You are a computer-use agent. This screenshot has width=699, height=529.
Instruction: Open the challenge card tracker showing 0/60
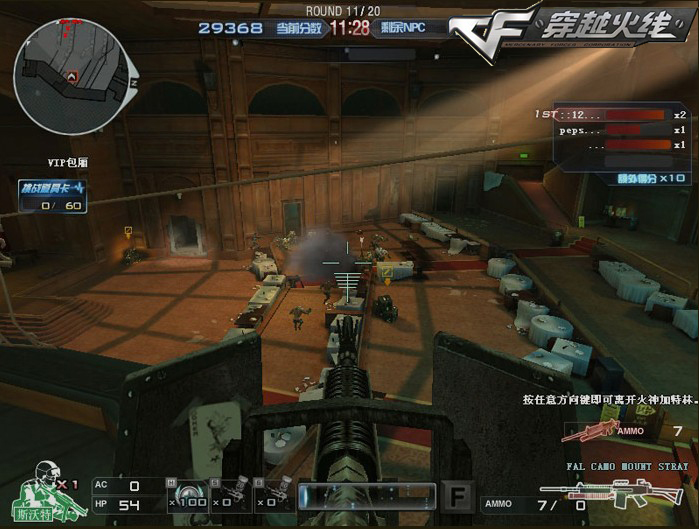(x=53, y=196)
